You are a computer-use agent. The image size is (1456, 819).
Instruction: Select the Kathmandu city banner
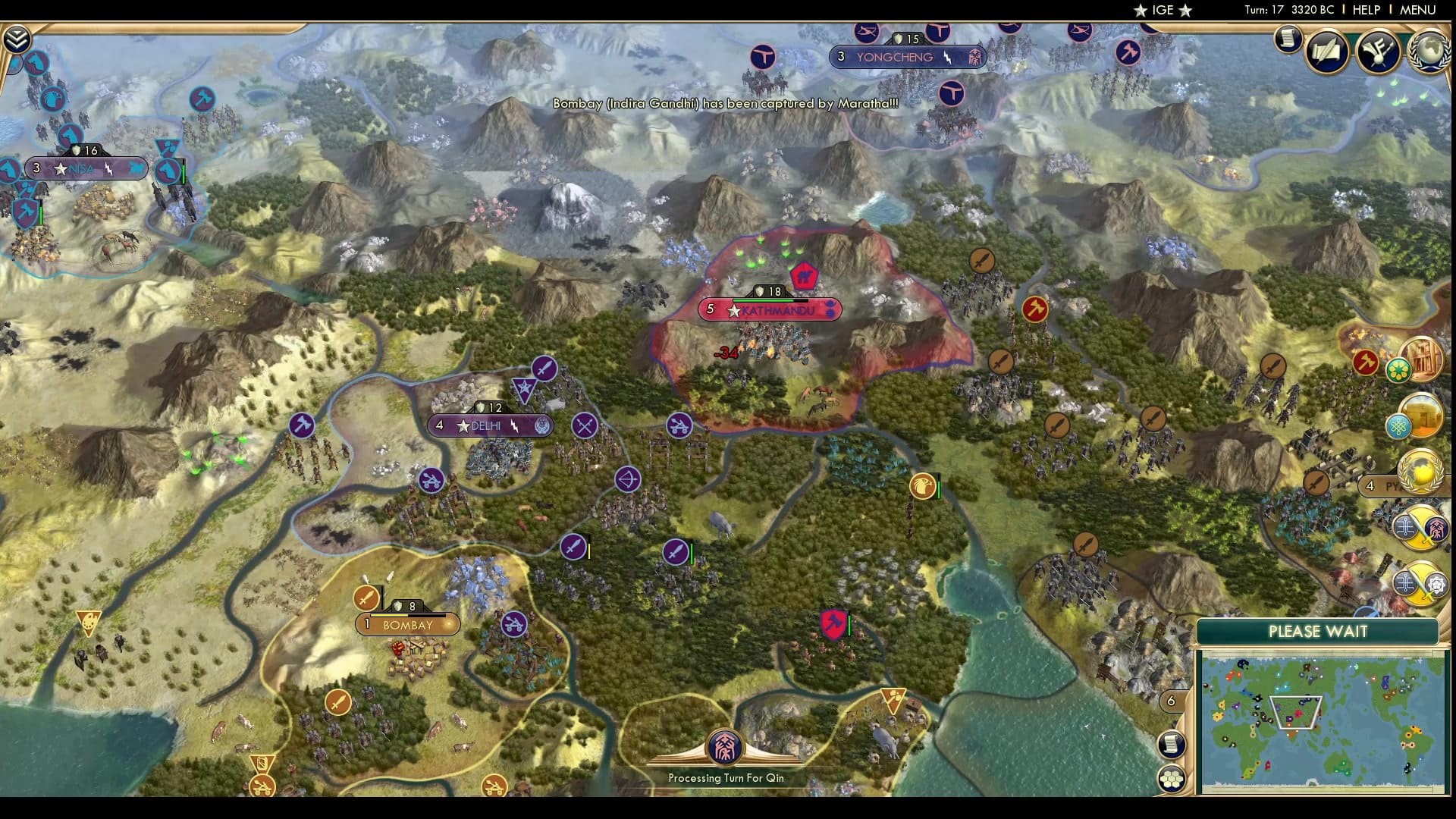click(x=768, y=309)
